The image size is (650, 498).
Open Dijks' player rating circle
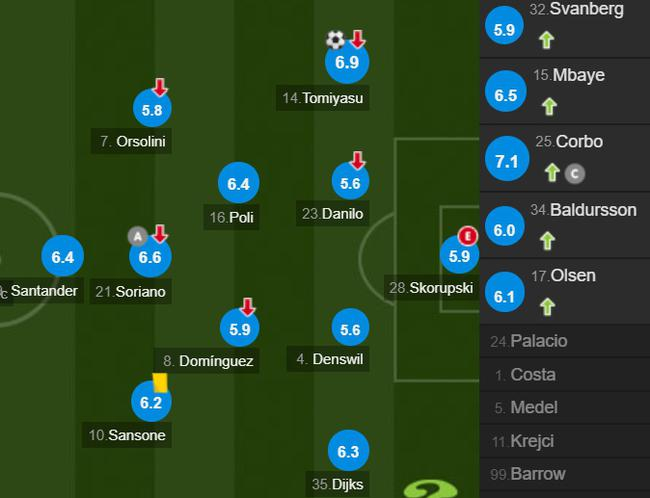(x=348, y=452)
